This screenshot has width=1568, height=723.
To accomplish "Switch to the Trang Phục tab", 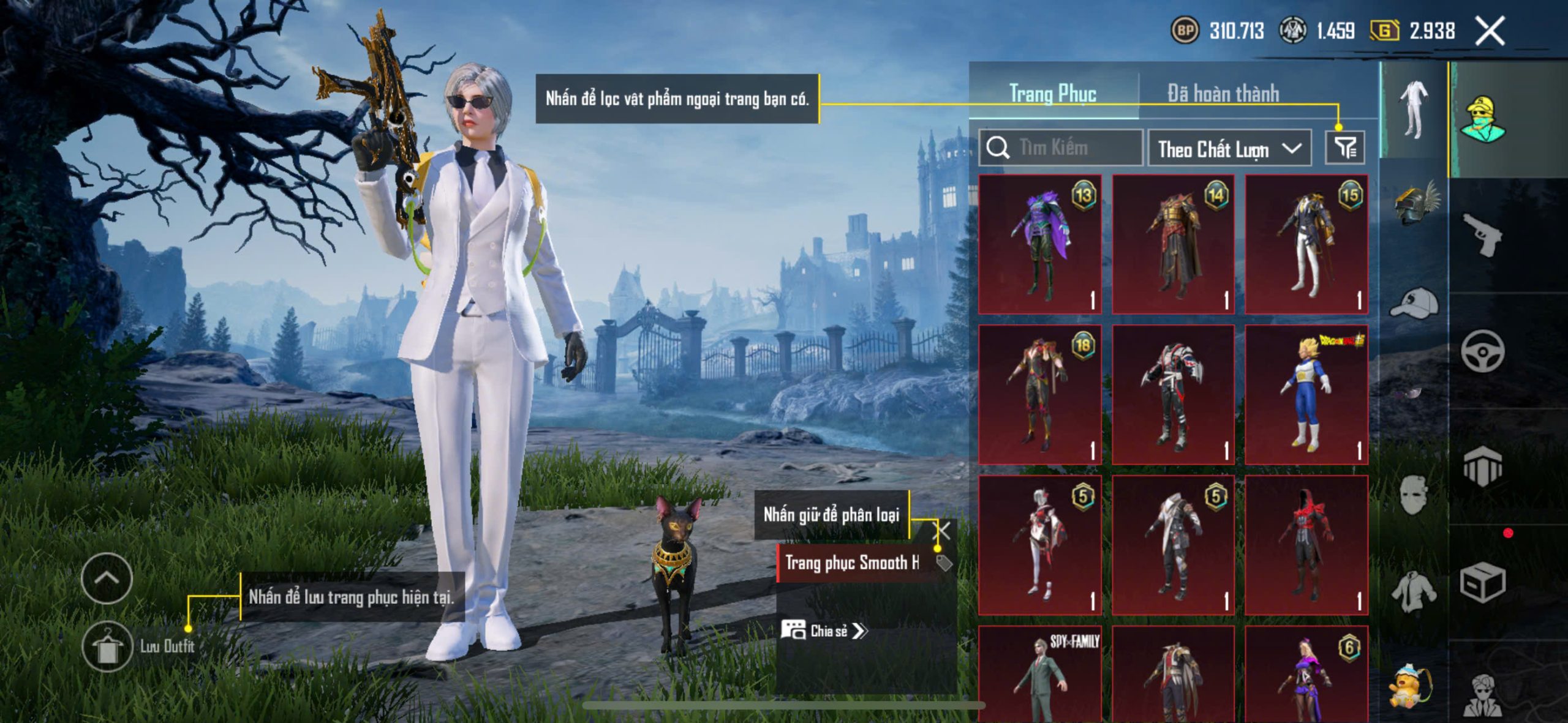I will pos(1052,94).
